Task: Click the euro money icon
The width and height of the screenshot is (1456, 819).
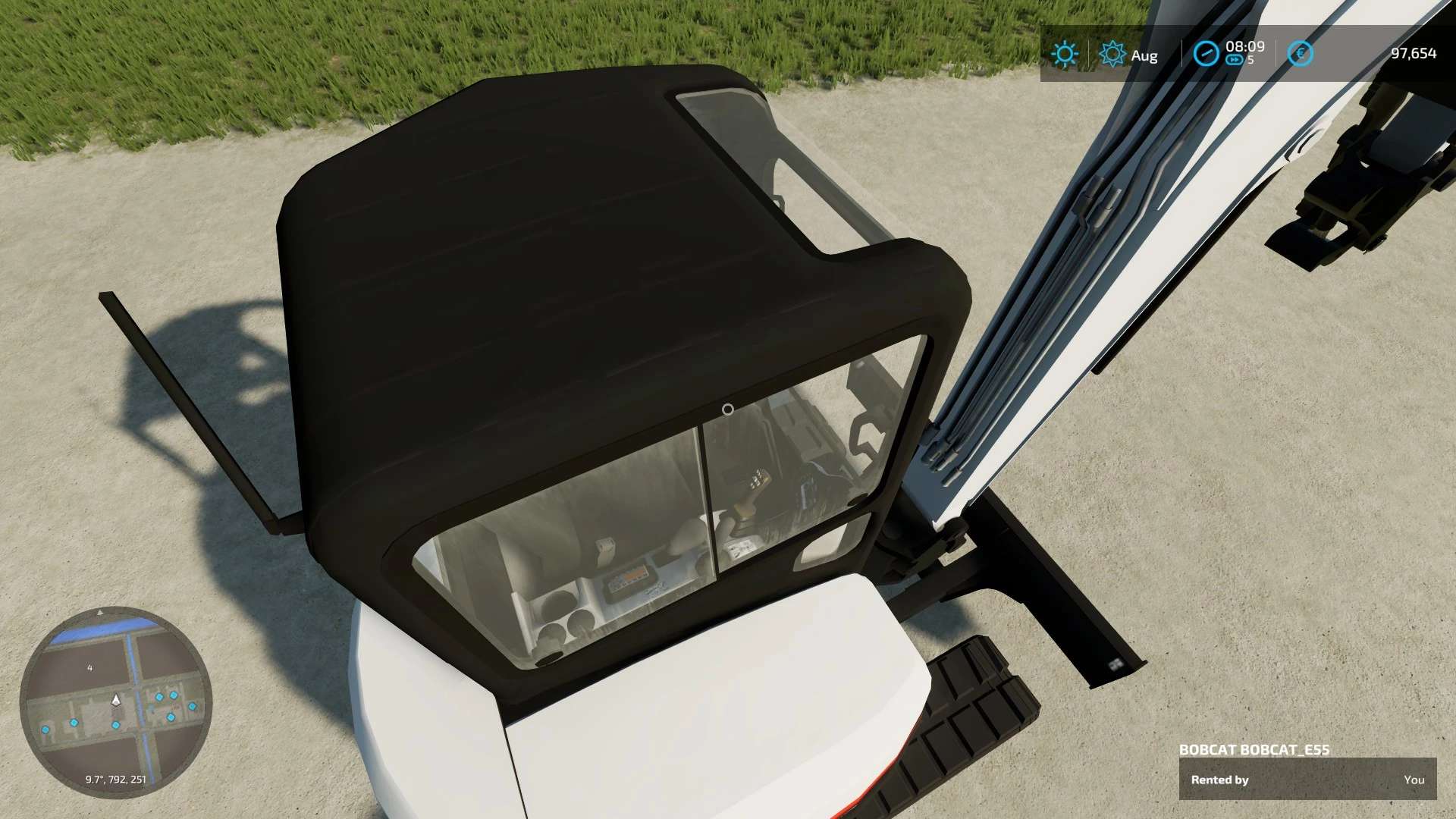Action: [1300, 54]
